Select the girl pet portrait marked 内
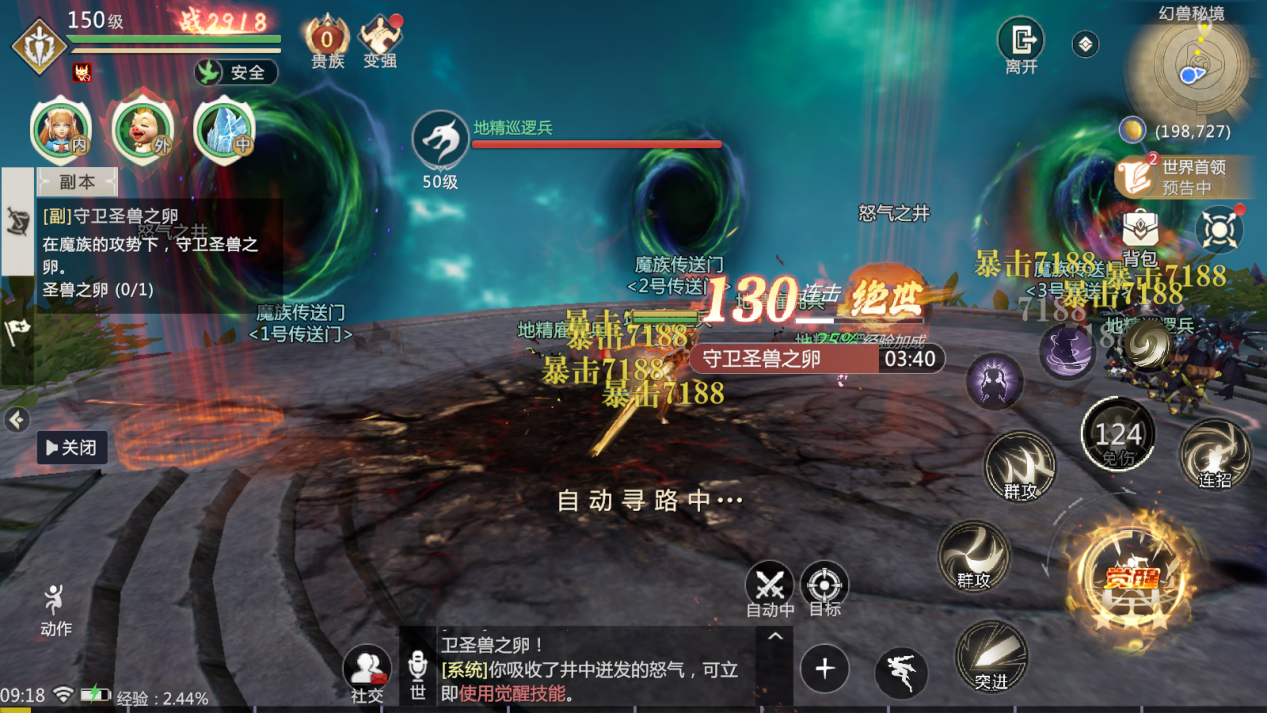The height and width of the screenshot is (713, 1267). point(61,130)
